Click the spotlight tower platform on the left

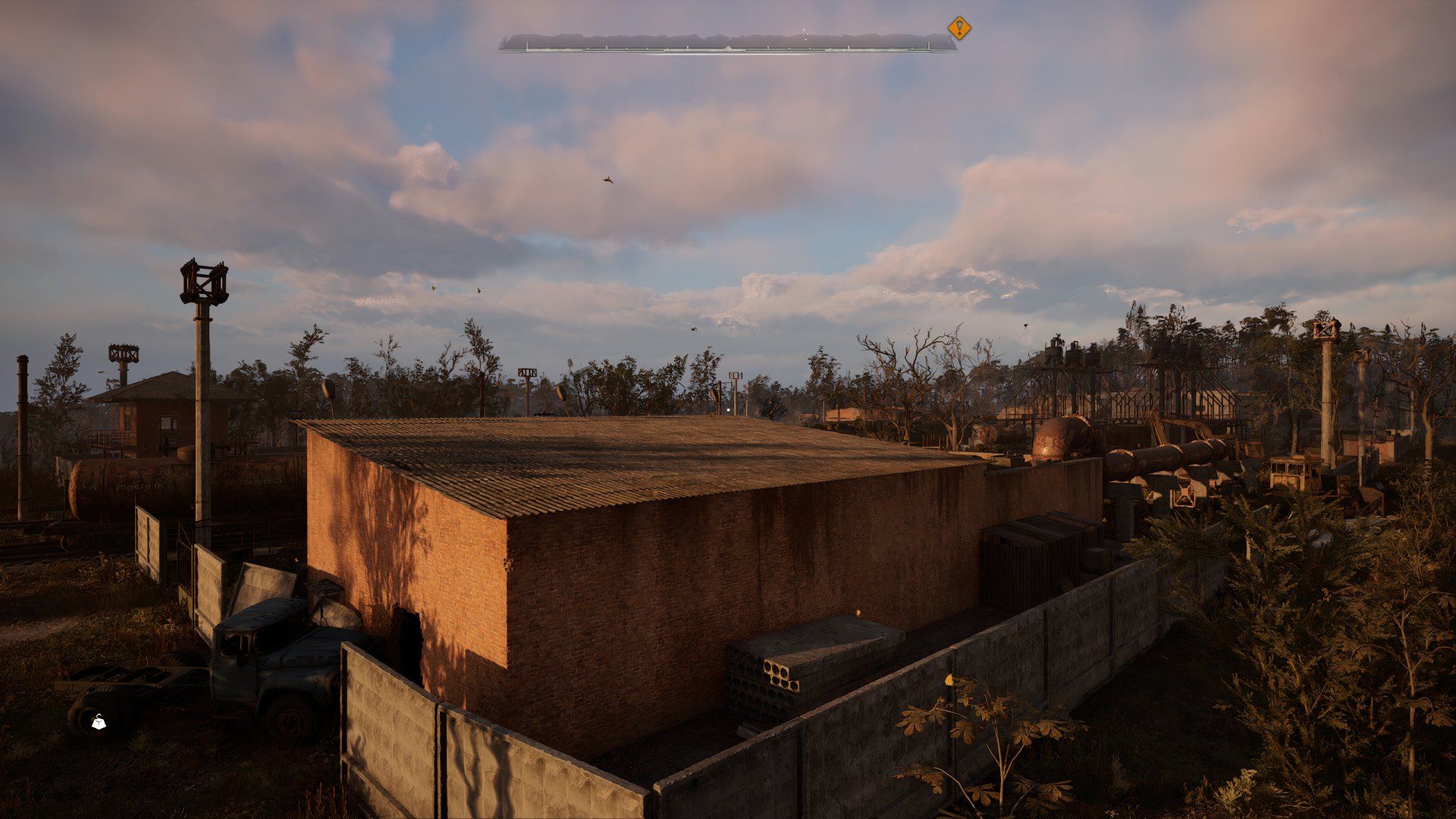point(202,284)
